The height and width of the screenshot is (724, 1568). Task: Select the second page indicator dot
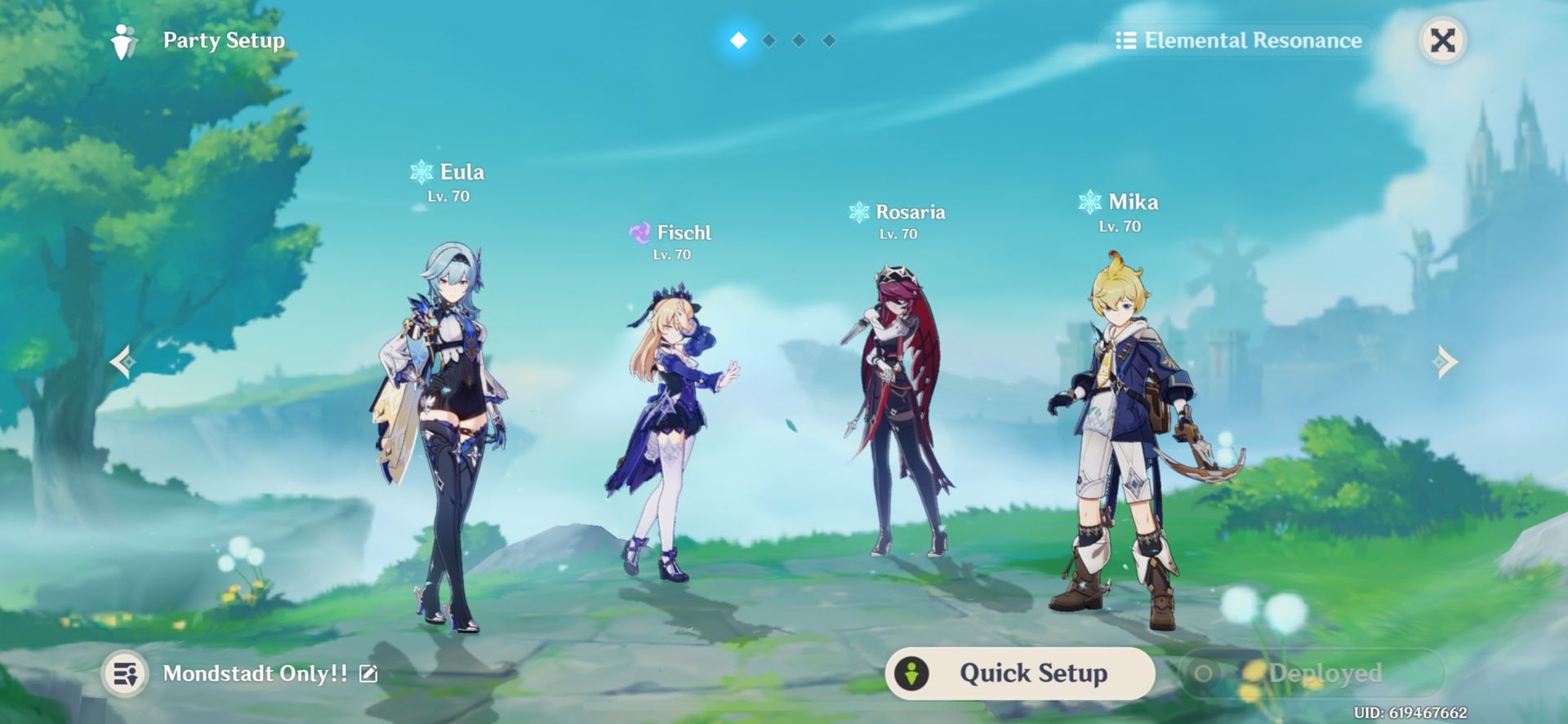click(767, 39)
